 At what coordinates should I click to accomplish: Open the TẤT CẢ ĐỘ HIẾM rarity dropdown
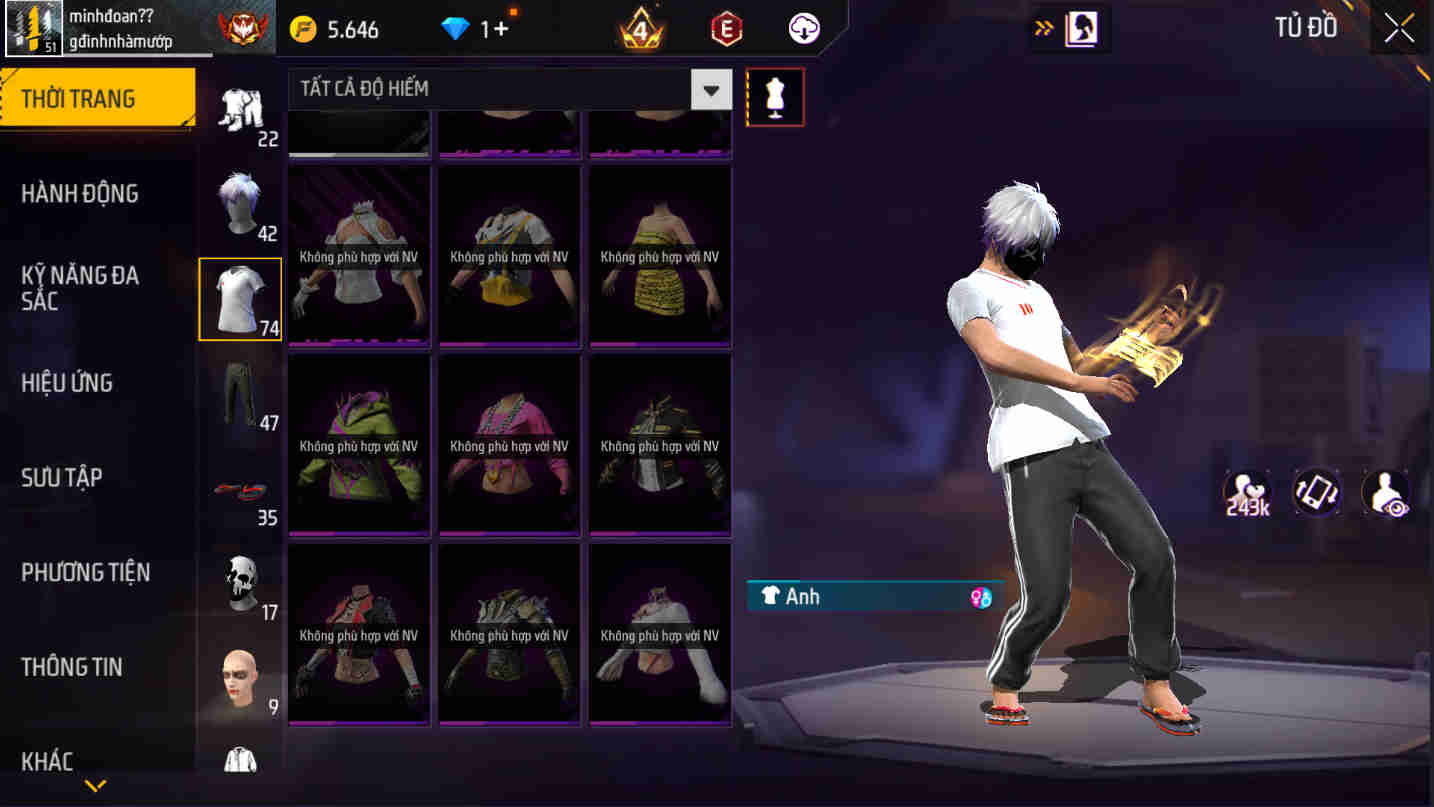(x=500, y=89)
